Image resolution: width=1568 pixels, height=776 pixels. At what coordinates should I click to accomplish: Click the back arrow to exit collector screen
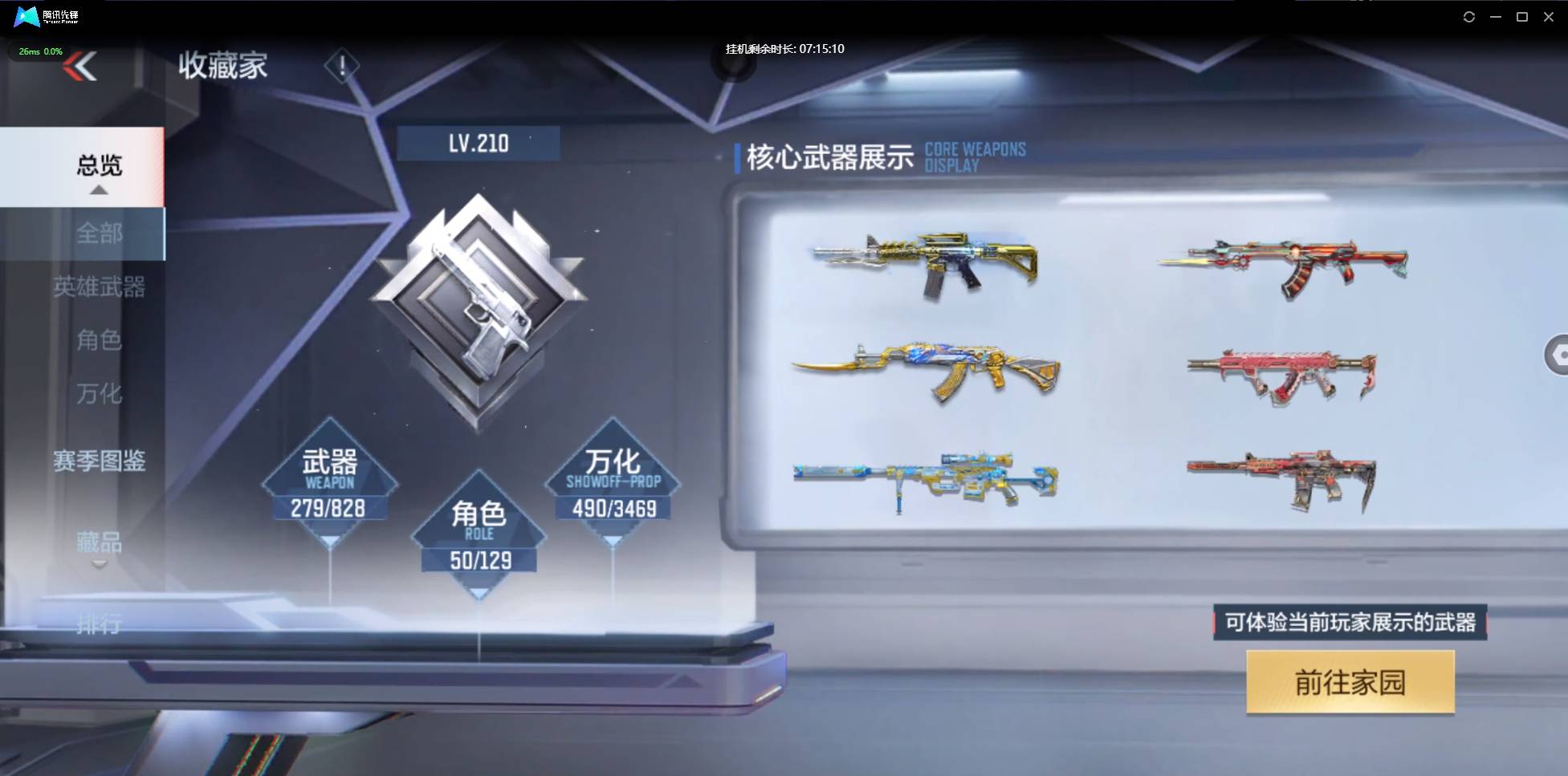tap(80, 67)
